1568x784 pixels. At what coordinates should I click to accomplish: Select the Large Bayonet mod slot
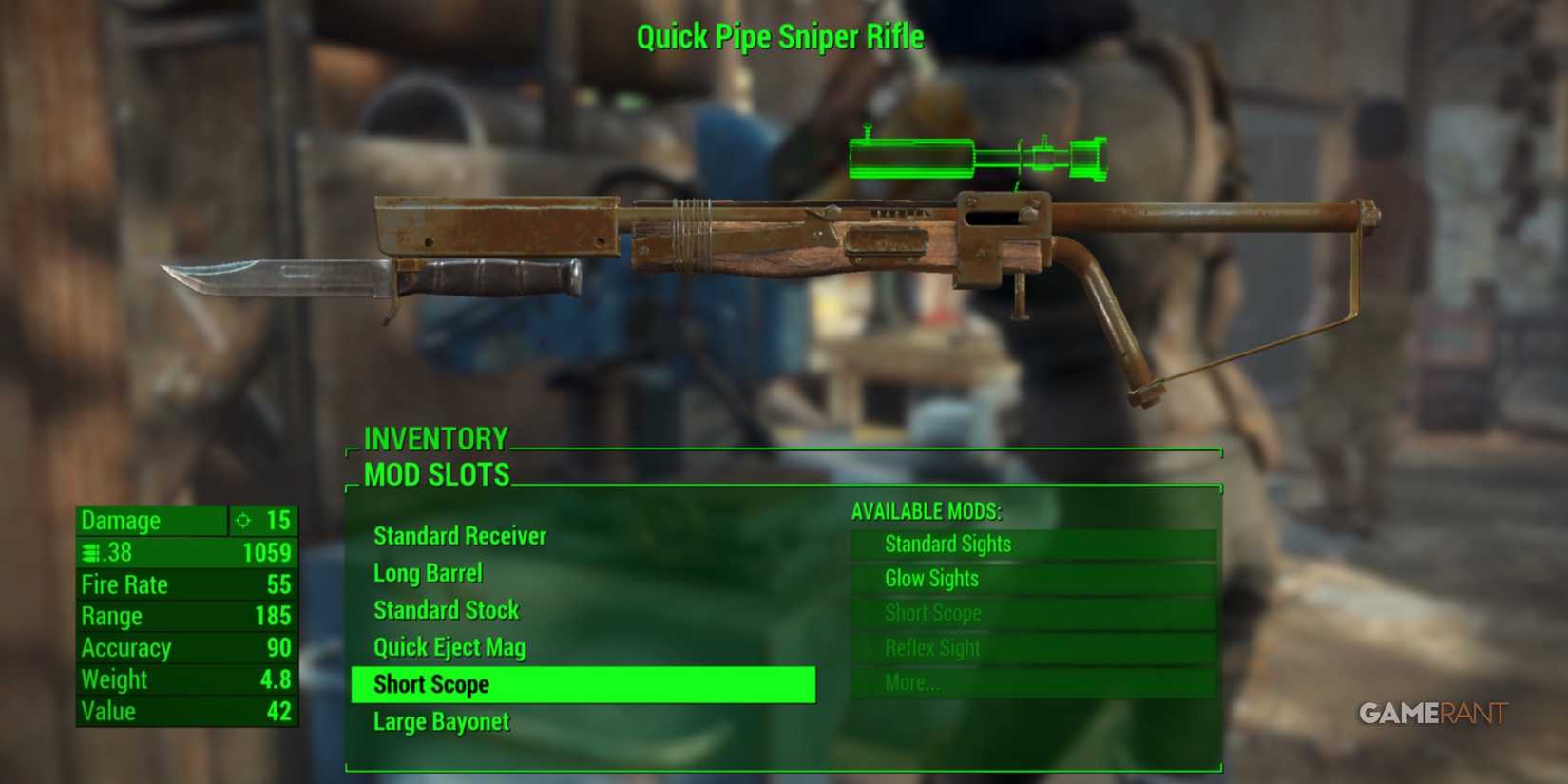coord(441,721)
